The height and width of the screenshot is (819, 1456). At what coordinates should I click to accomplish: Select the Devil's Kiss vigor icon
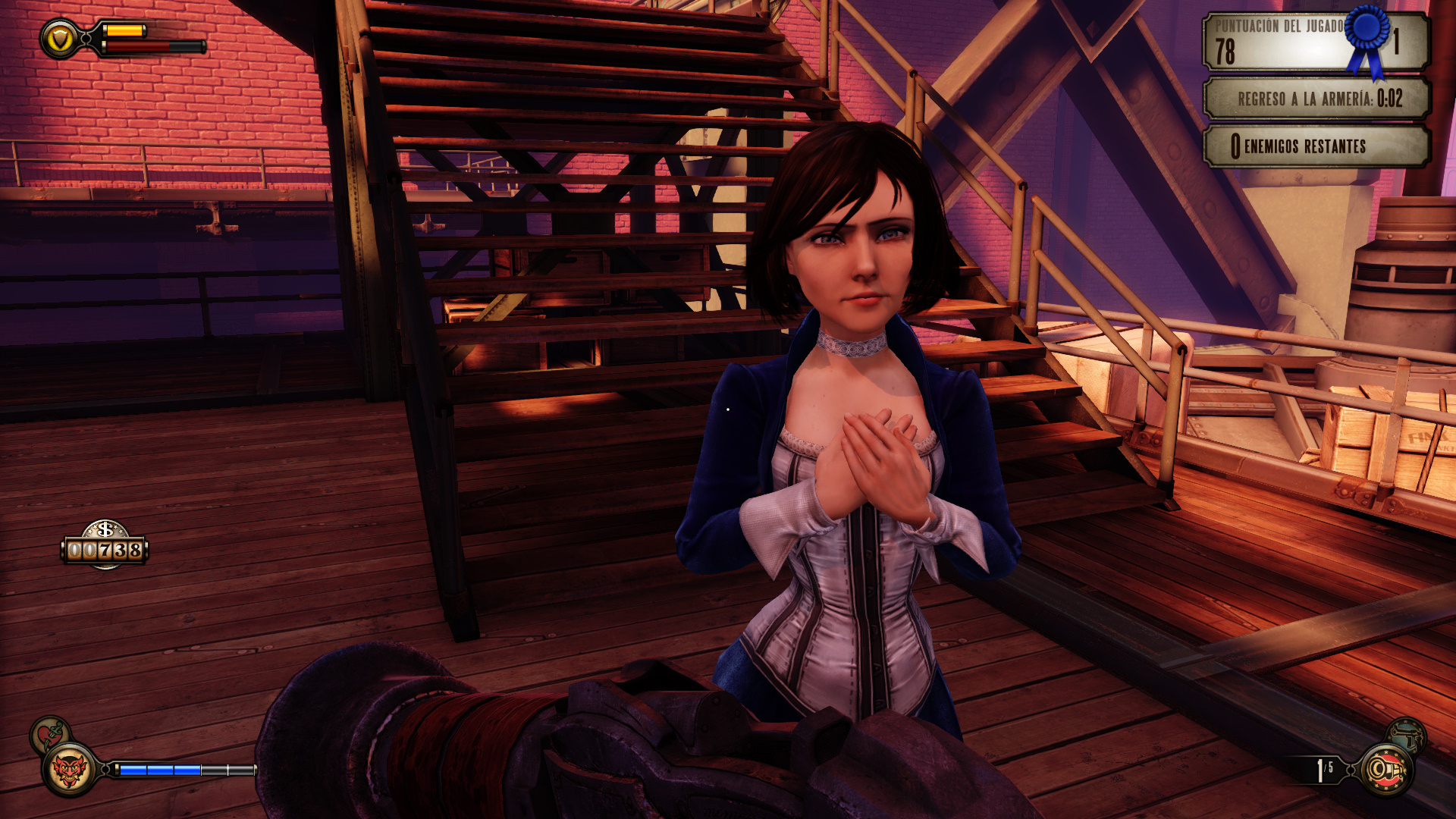(69, 770)
